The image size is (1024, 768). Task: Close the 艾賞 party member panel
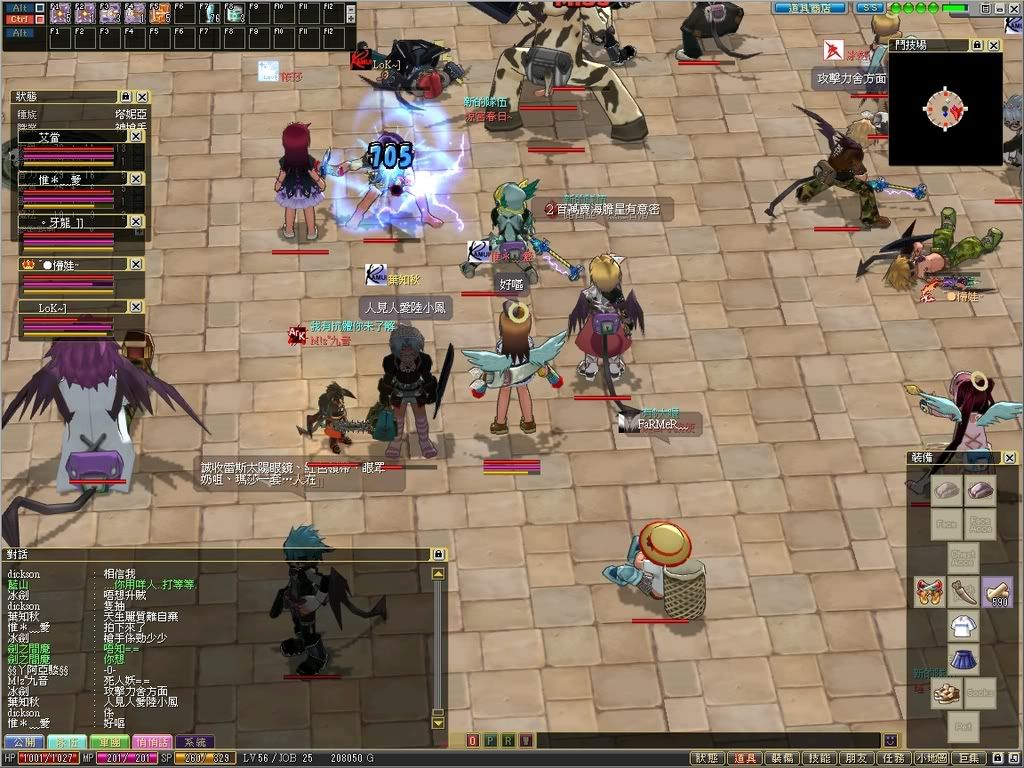pyautogui.click(x=136, y=136)
